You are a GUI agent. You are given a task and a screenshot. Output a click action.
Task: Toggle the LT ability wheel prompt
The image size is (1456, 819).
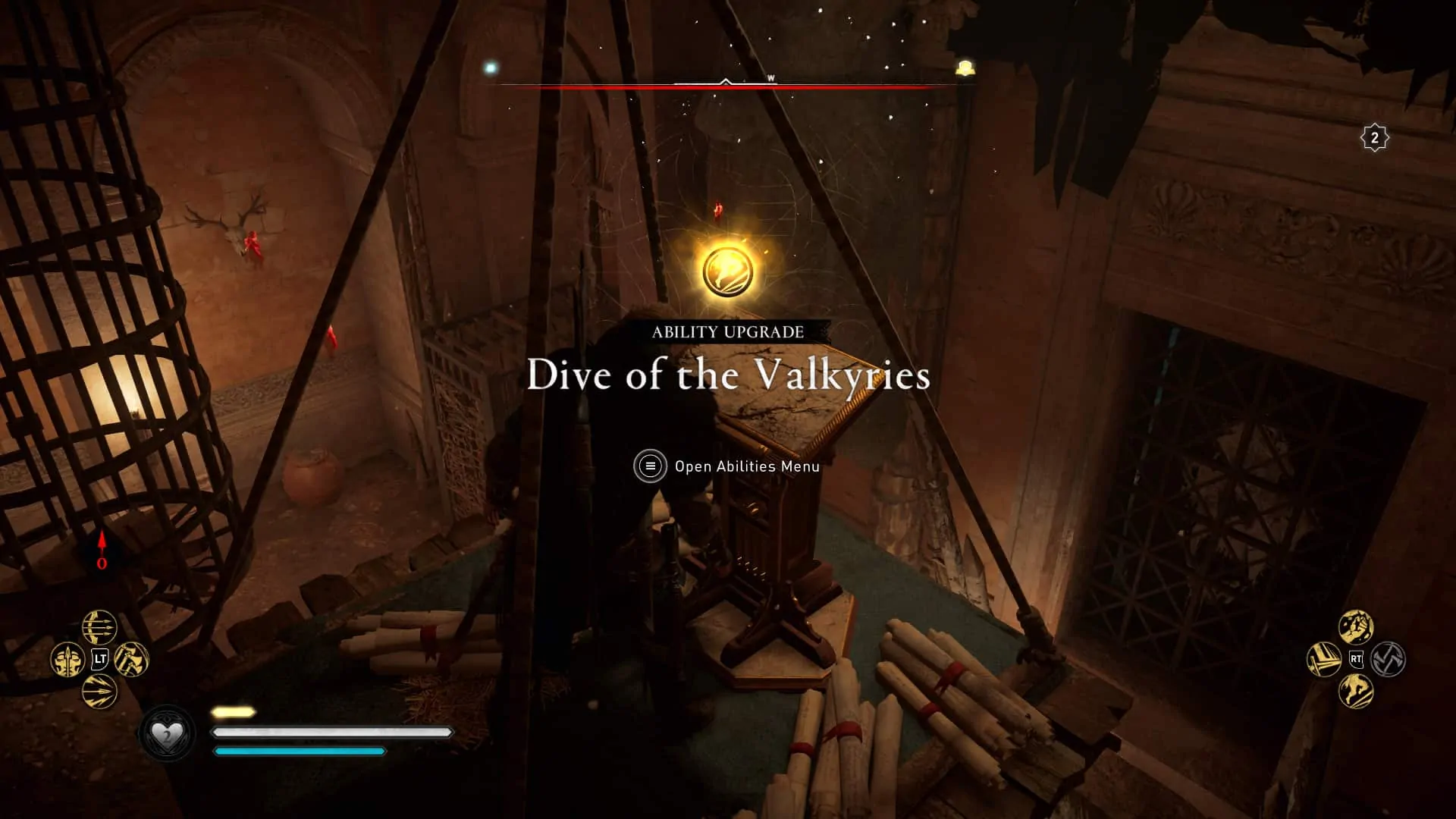[x=100, y=658]
